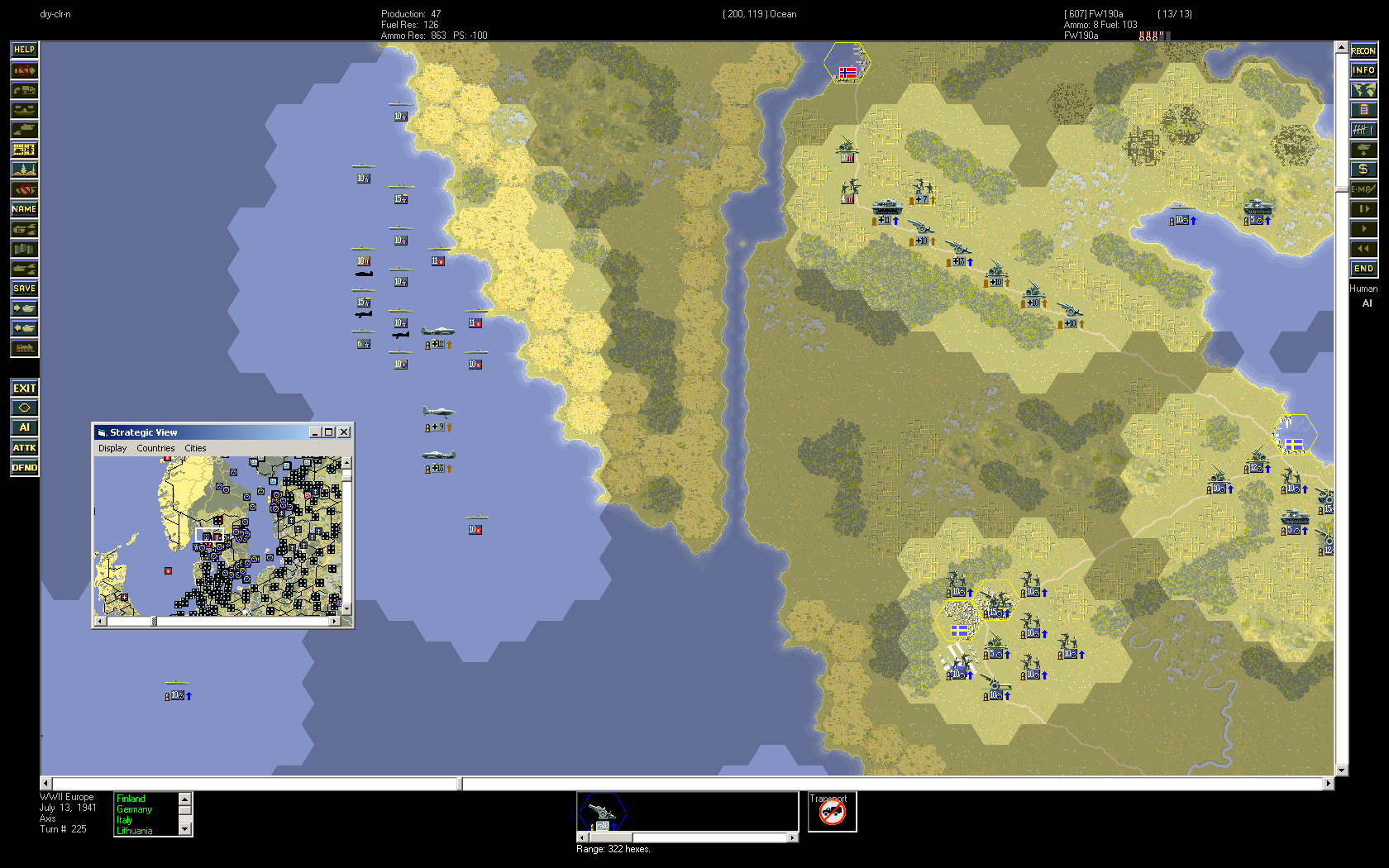
Task: Click the Range slider below the artillery unit
Action: pyautogui.click(x=612, y=837)
